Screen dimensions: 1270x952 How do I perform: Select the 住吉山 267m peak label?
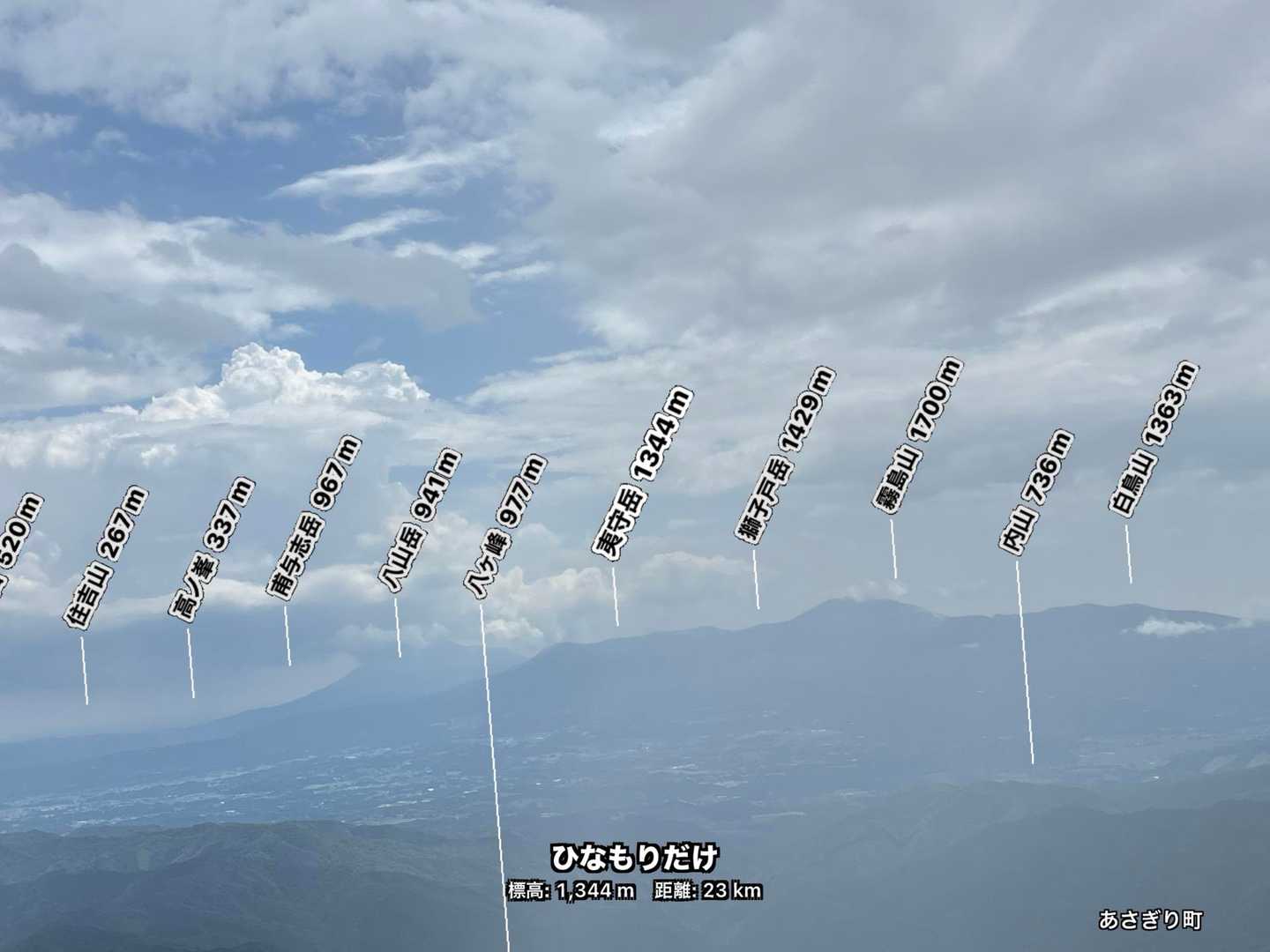106,556
